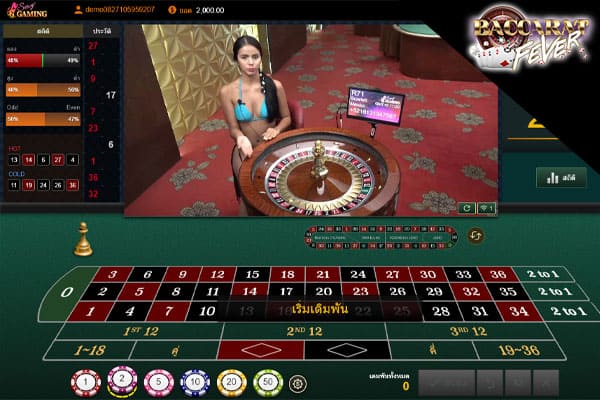The width and height of the screenshot is (600, 400).
Task: Pick the pink 5 chip
Action: point(158,382)
